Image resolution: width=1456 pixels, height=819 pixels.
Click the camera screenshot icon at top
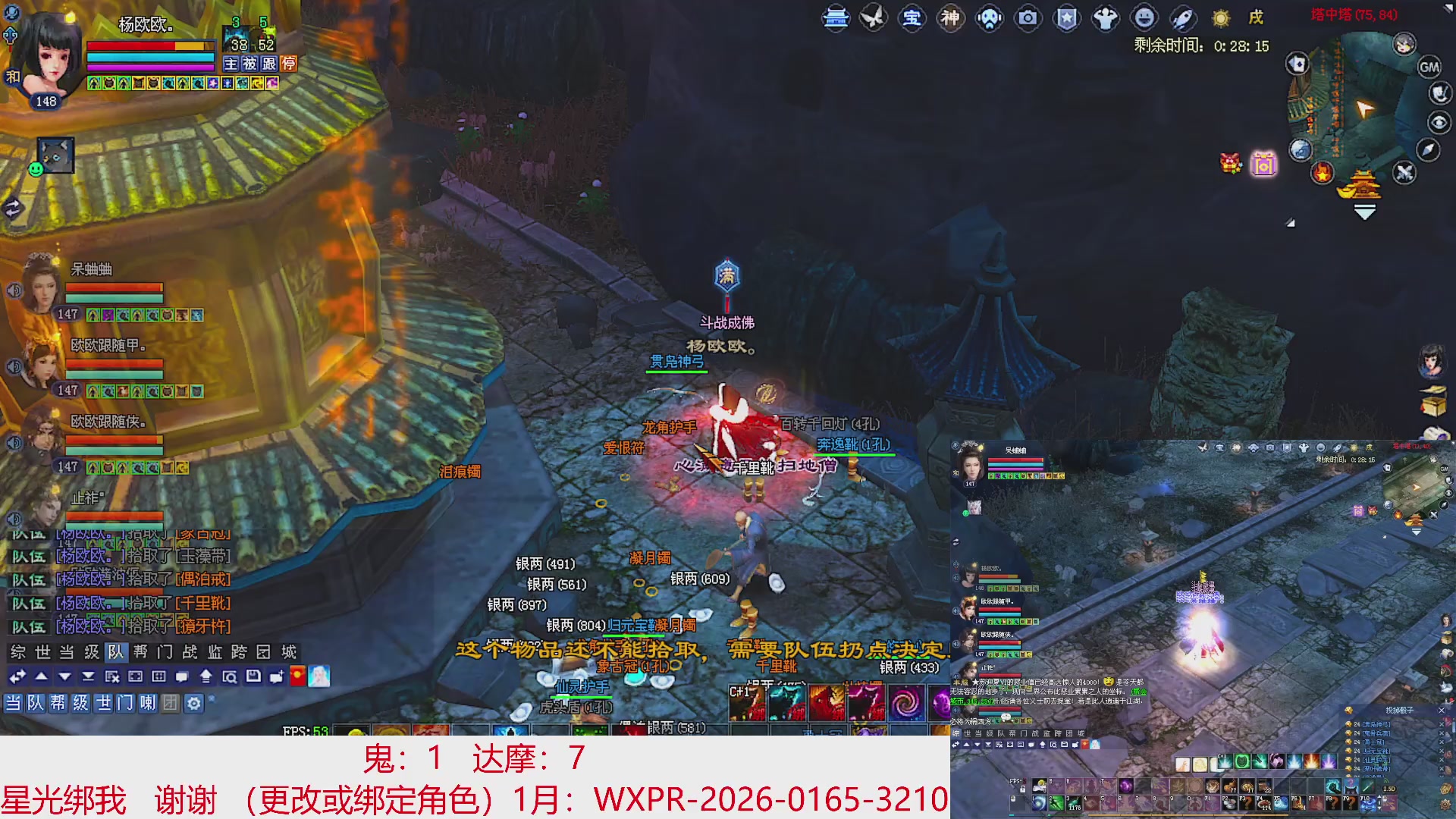point(1028,19)
